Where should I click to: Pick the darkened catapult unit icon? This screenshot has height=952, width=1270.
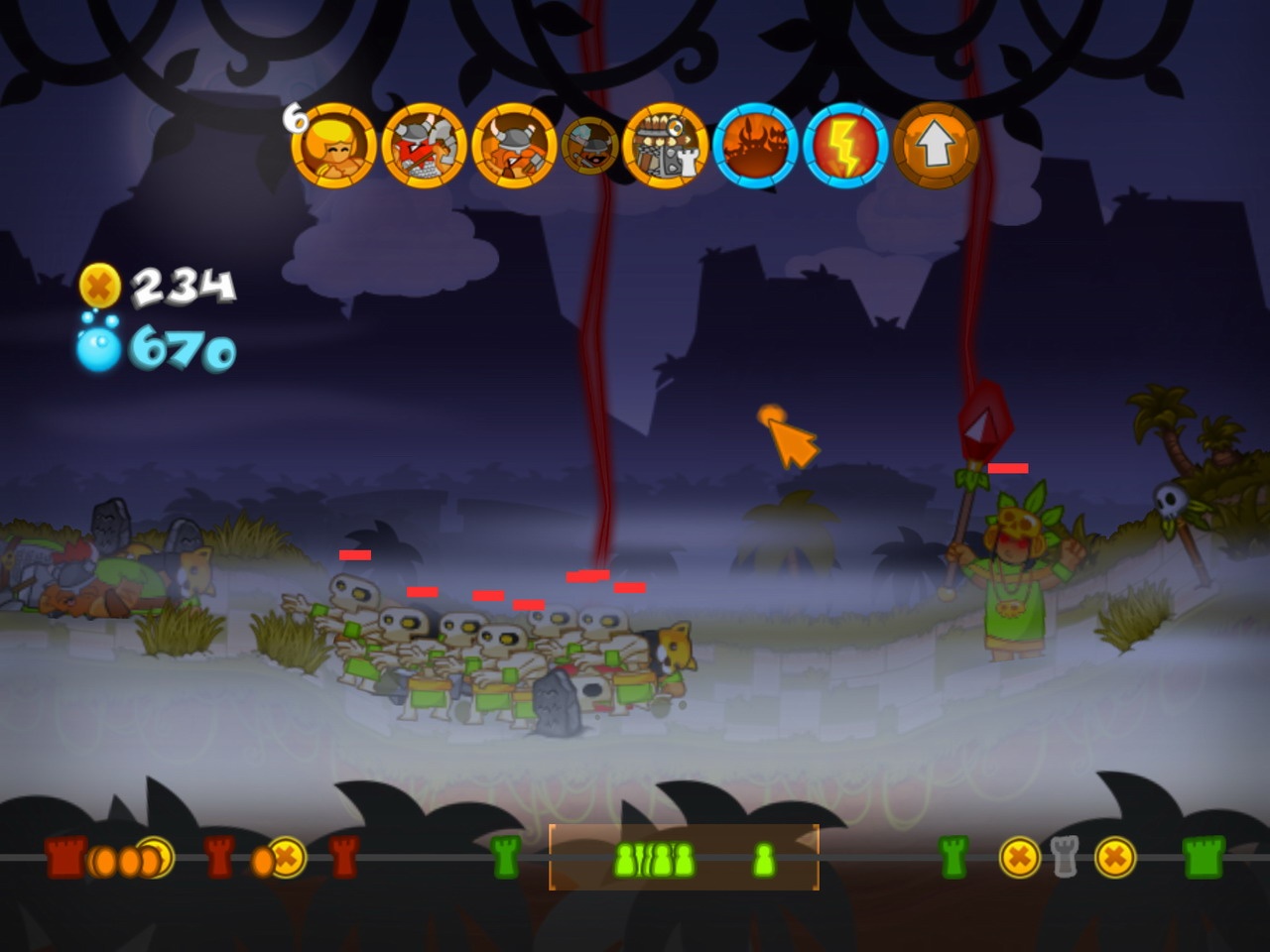pos(587,147)
